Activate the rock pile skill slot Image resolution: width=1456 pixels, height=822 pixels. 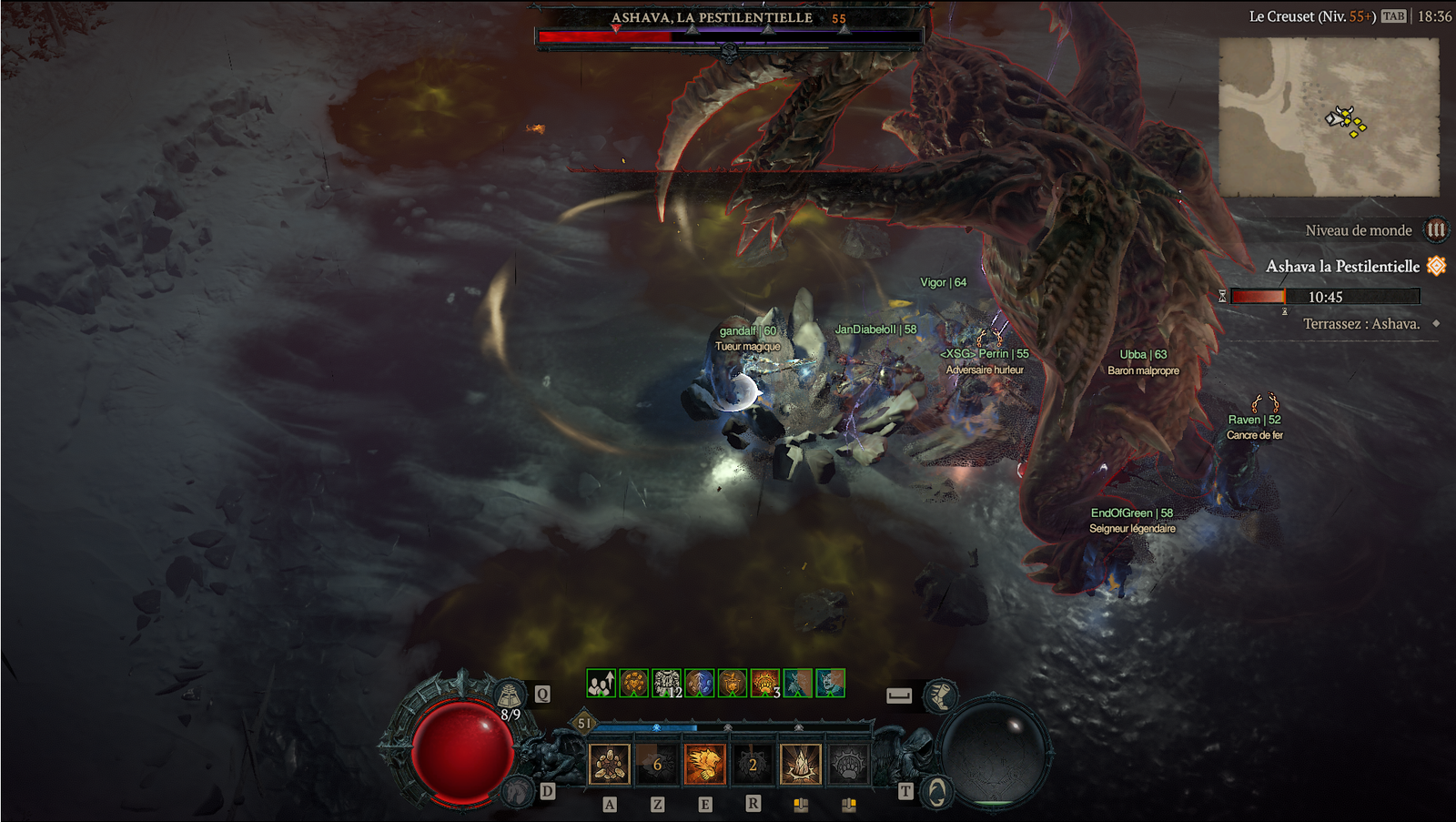coord(609,765)
